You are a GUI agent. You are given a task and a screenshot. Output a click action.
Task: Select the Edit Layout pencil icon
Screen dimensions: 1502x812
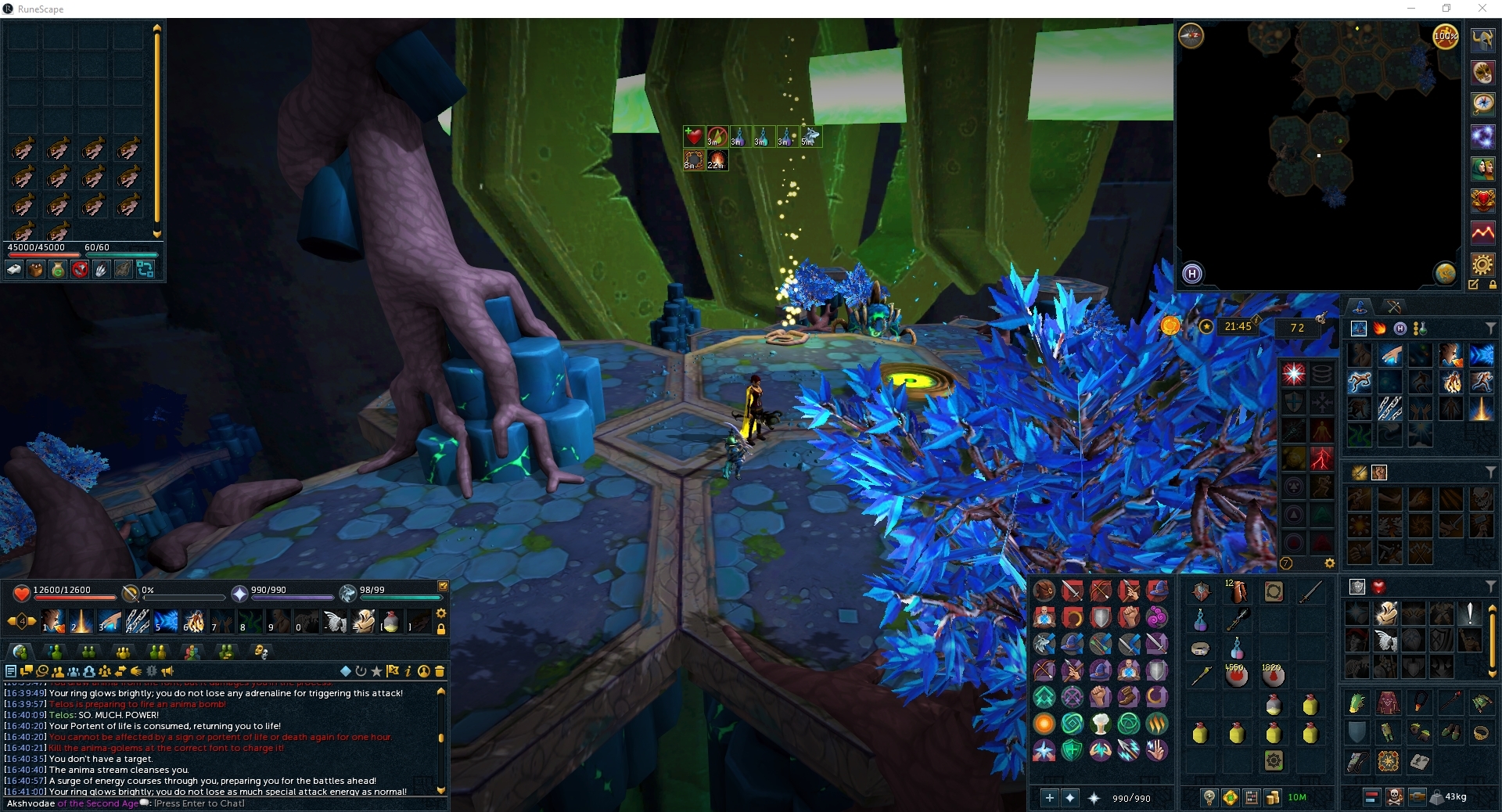[x=1474, y=285]
